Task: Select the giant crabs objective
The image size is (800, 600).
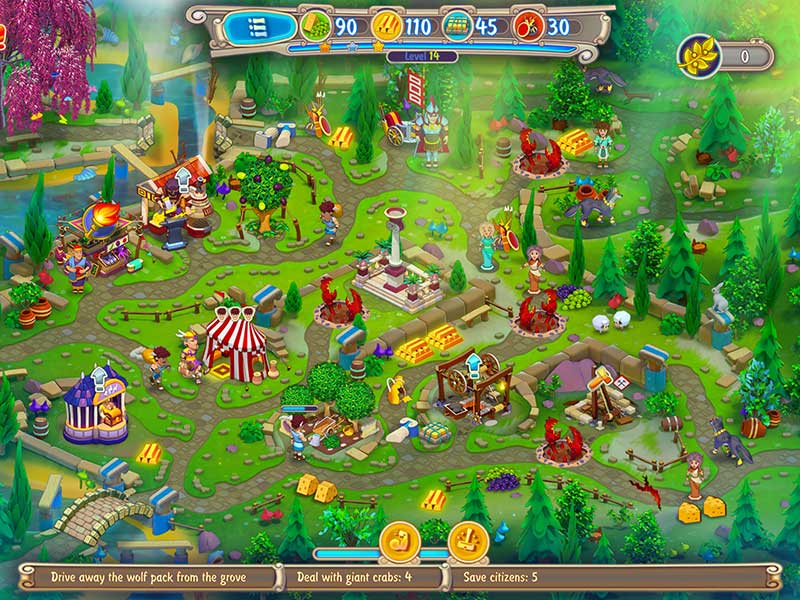Action: pos(354,577)
